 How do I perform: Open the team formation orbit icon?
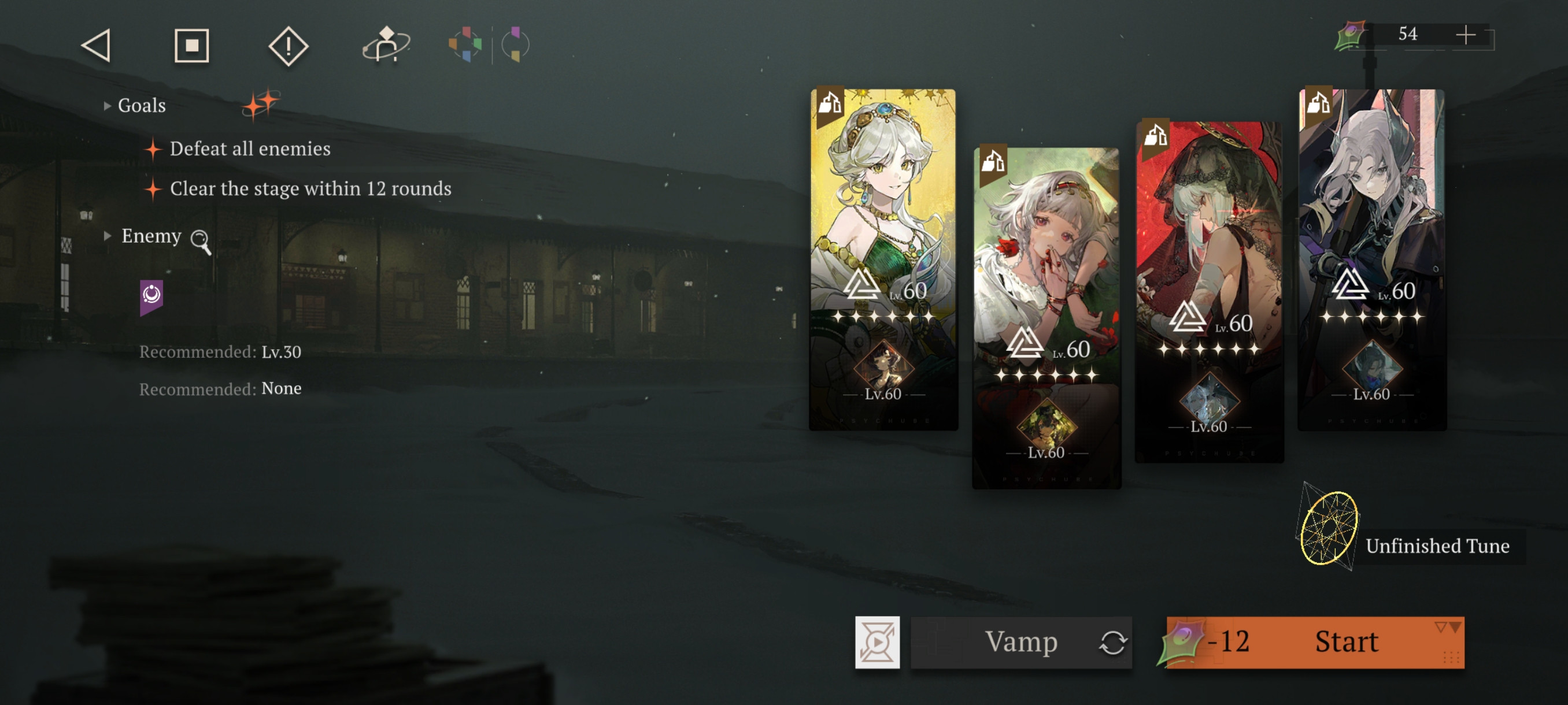pyautogui.click(x=386, y=45)
